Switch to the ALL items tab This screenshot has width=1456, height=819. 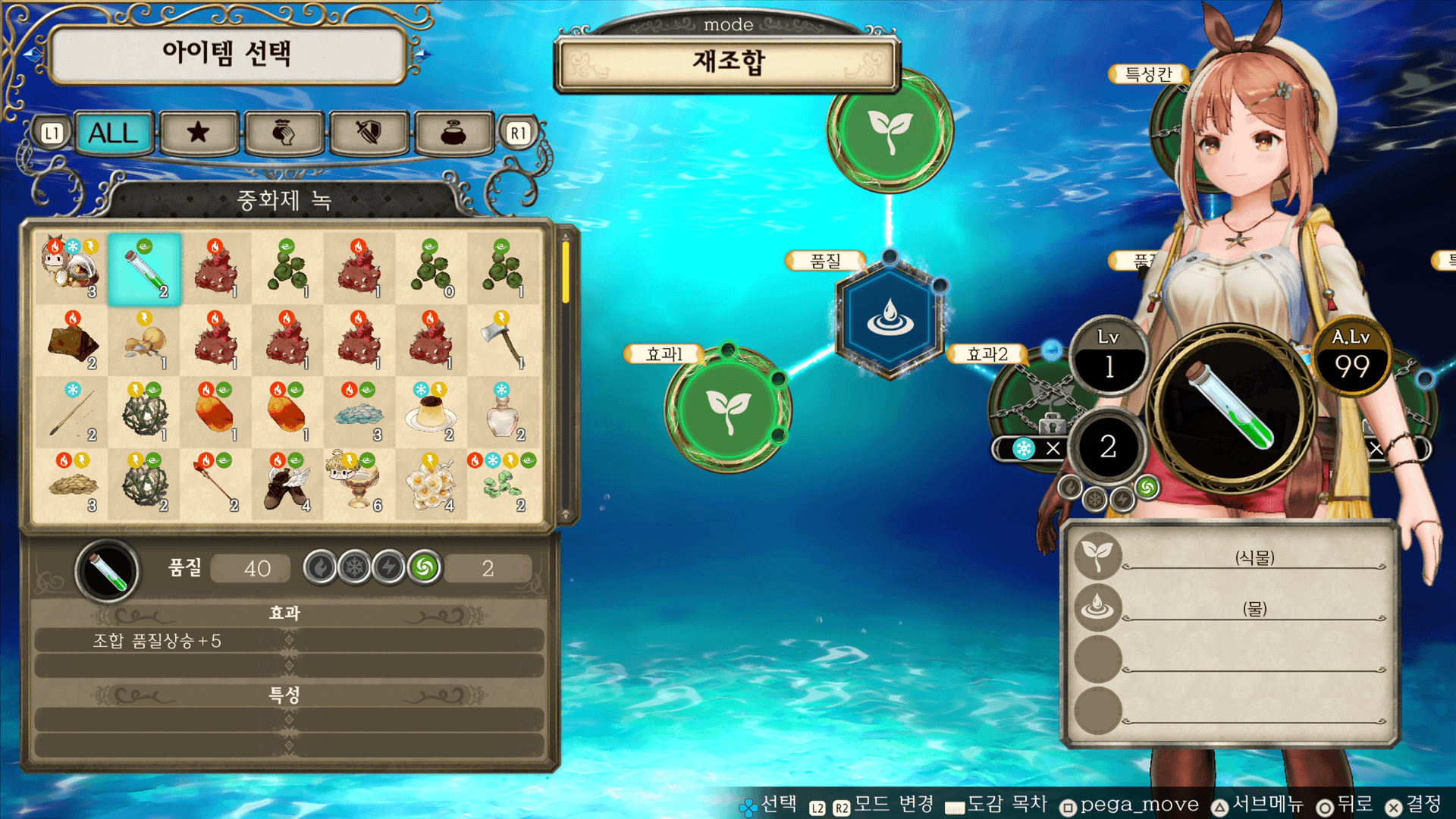(x=114, y=133)
